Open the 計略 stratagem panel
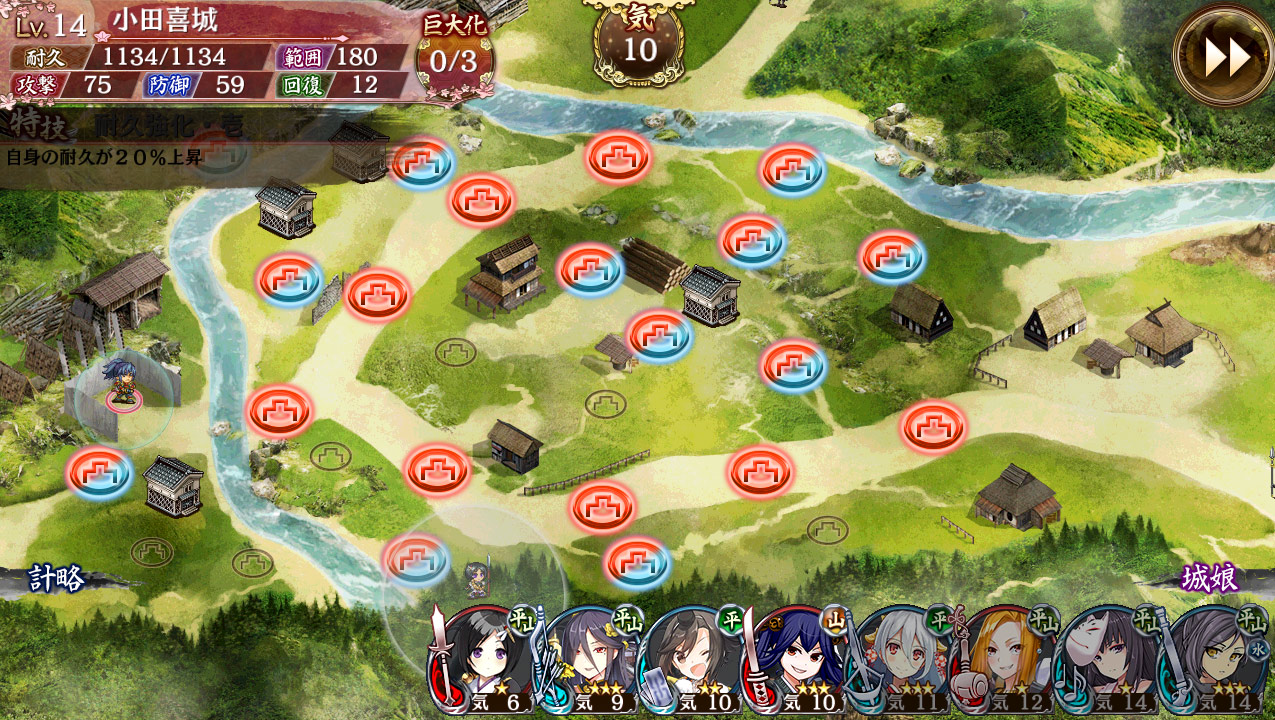The image size is (1275, 720). click(57, 578)
